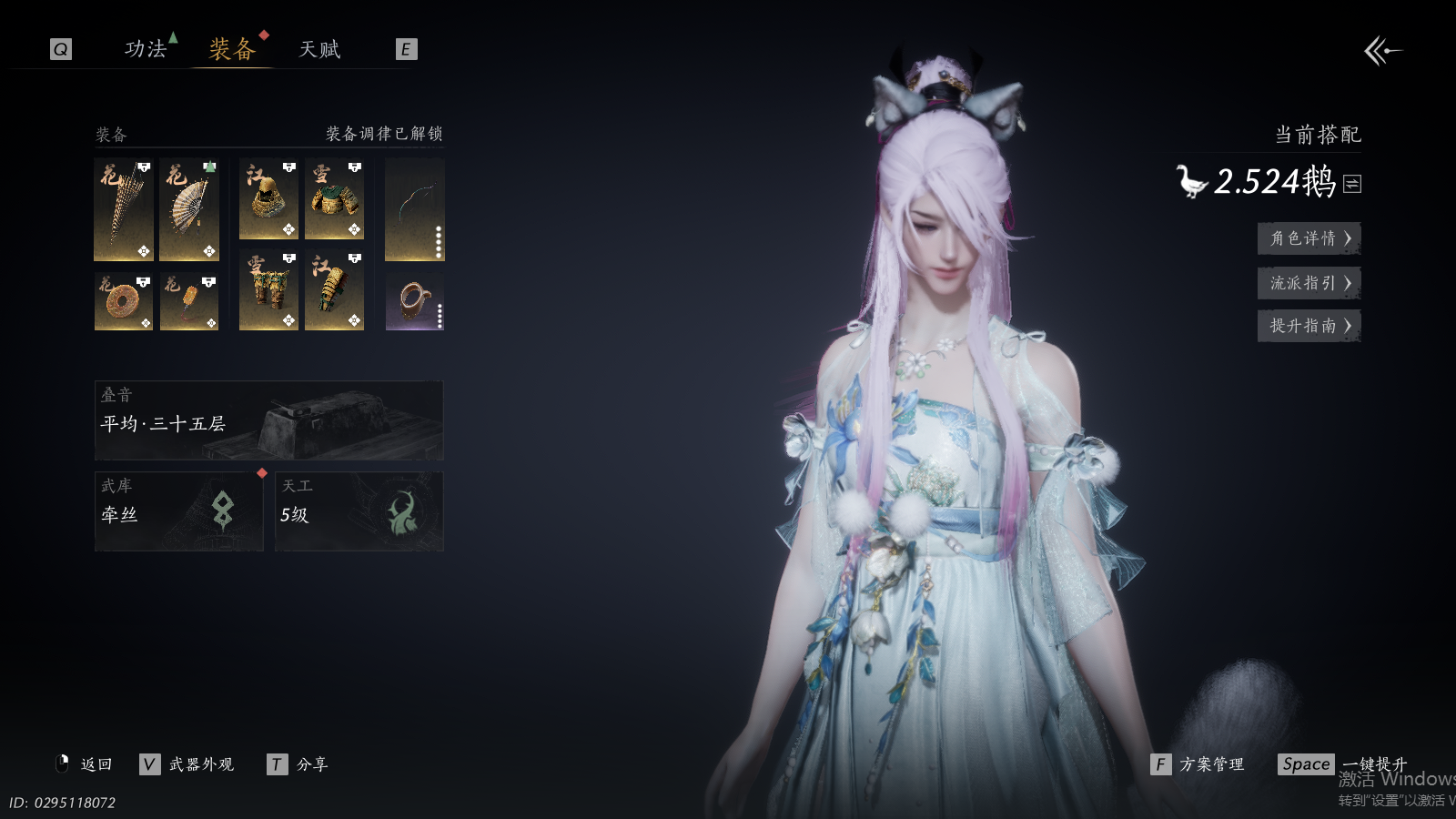Open the 武库 牵丝 panel
The image size is (1456, 819).
[178, 511]
